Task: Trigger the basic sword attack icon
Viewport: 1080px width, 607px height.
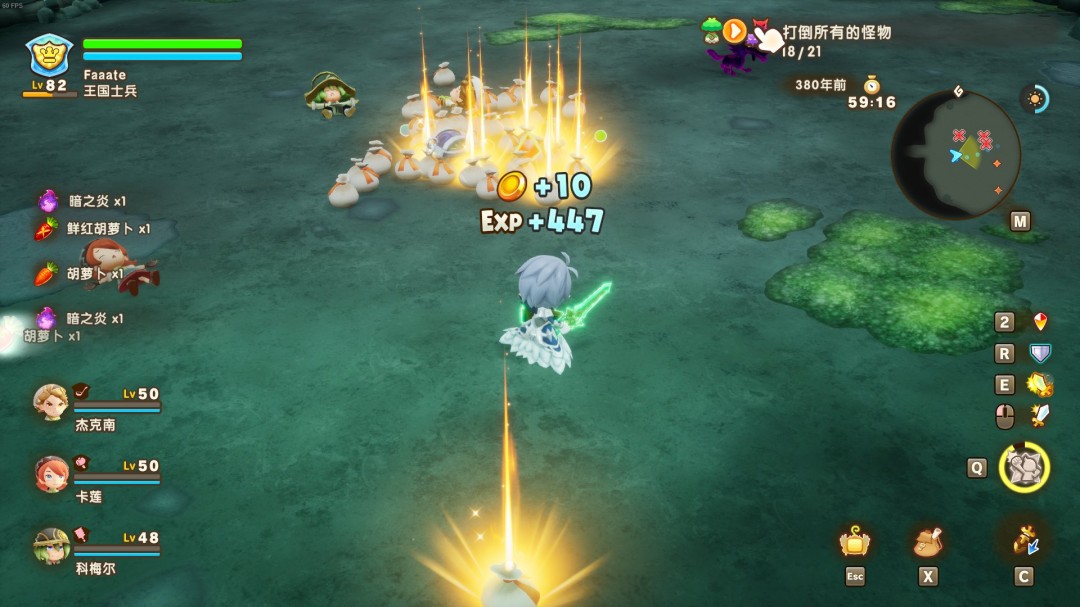Action: 1040,416
